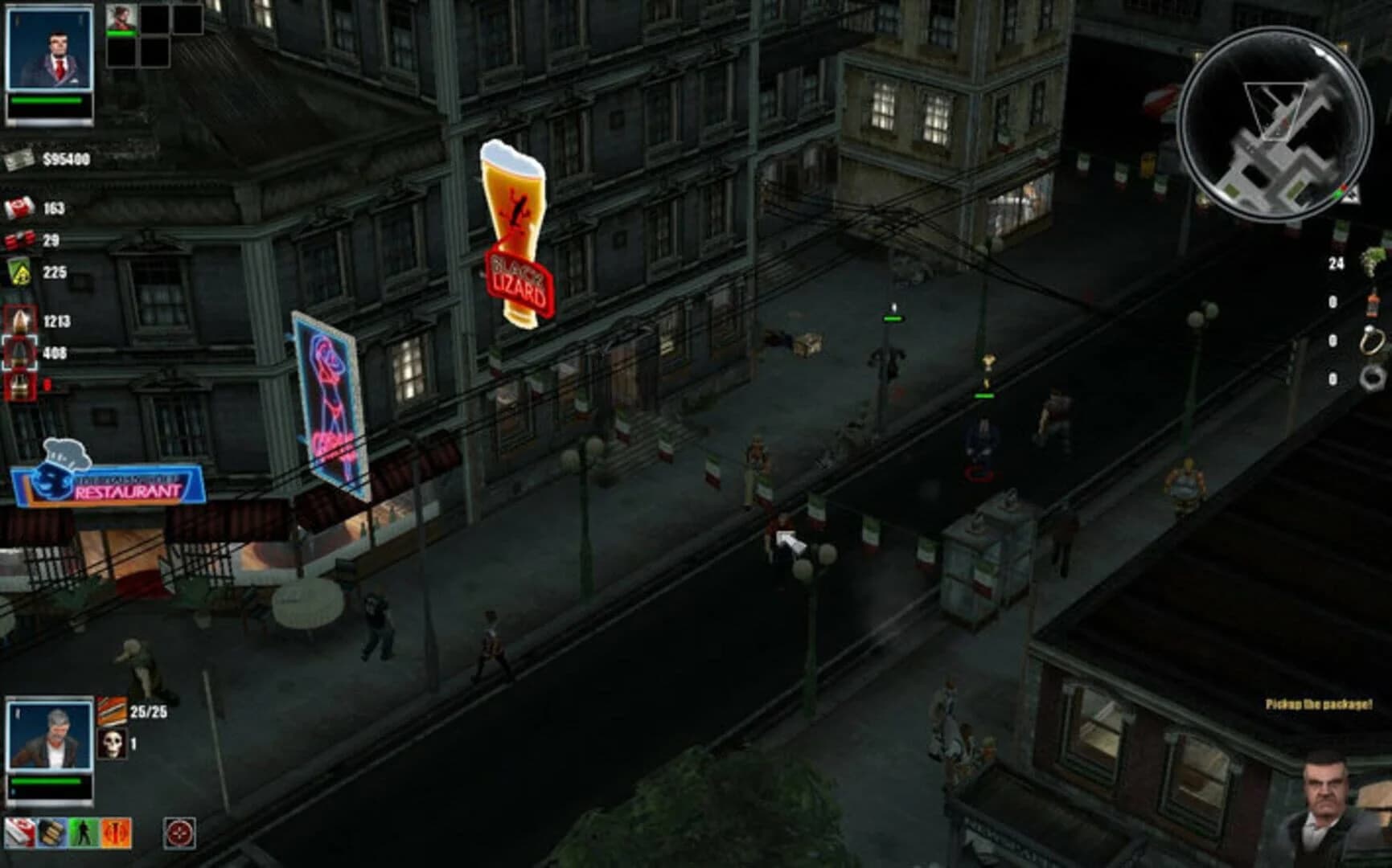Click the money stack icon beside $95400
Viewport: 1392px width, 868px height.
pyautogui.click(x=18, y=160)
